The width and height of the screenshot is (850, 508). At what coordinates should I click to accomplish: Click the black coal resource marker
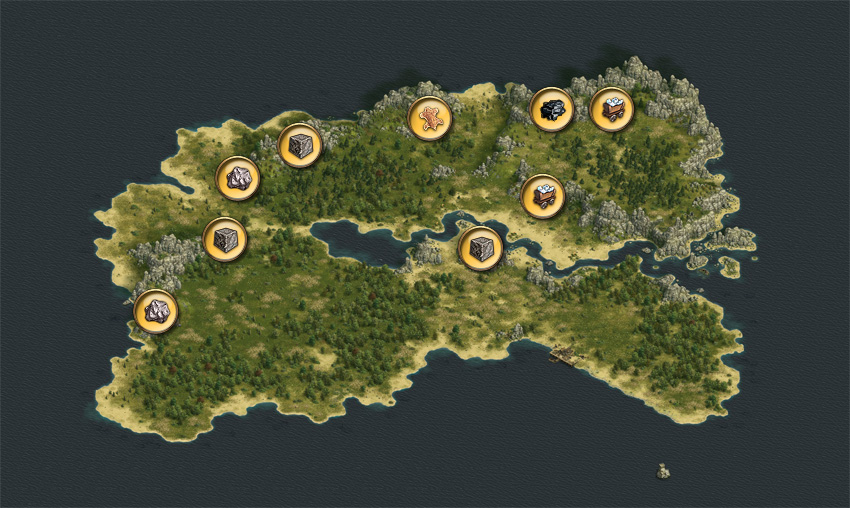pyautogui.click(x=551, y=109)
